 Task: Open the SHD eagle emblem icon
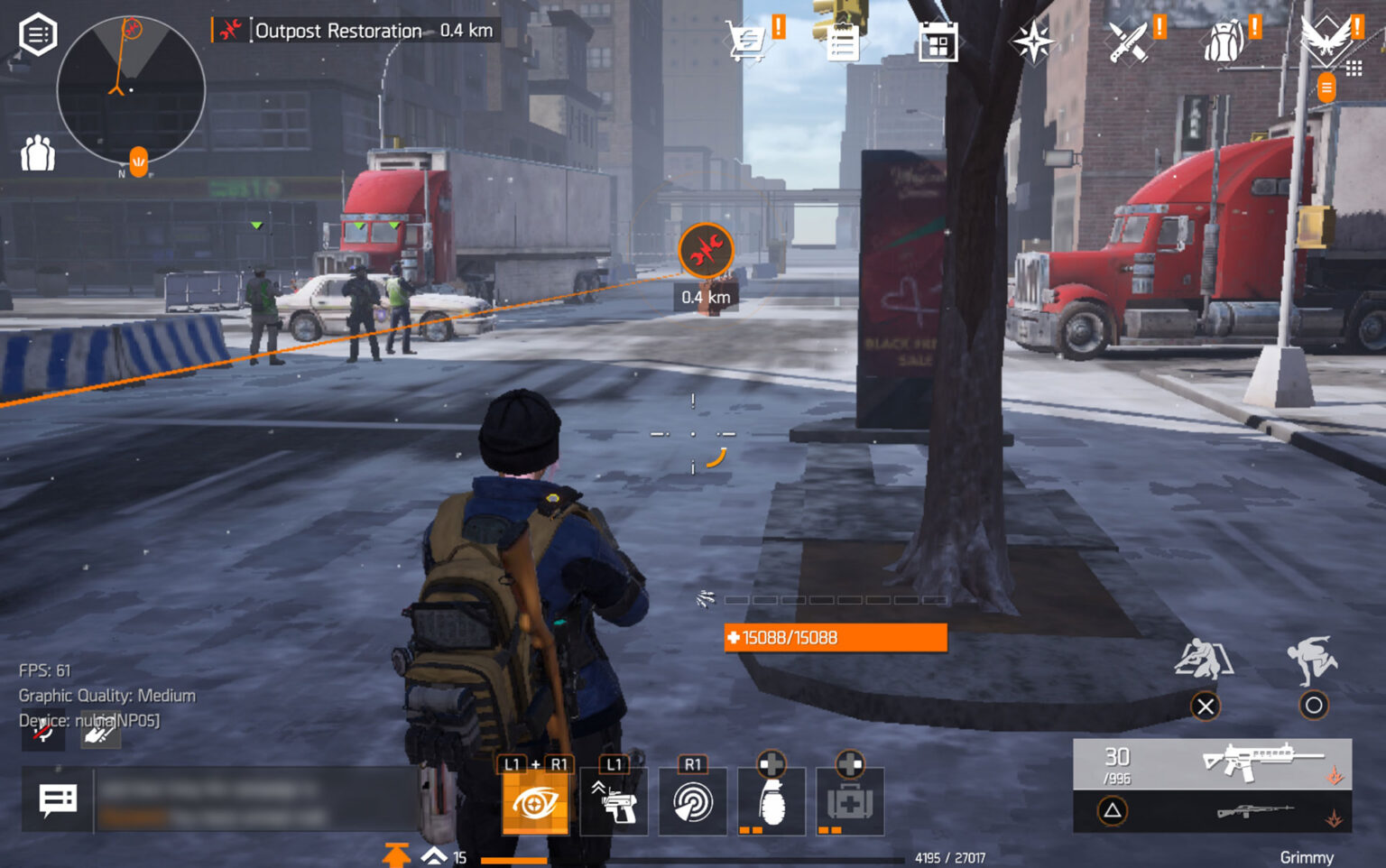tap(1325, 36)
